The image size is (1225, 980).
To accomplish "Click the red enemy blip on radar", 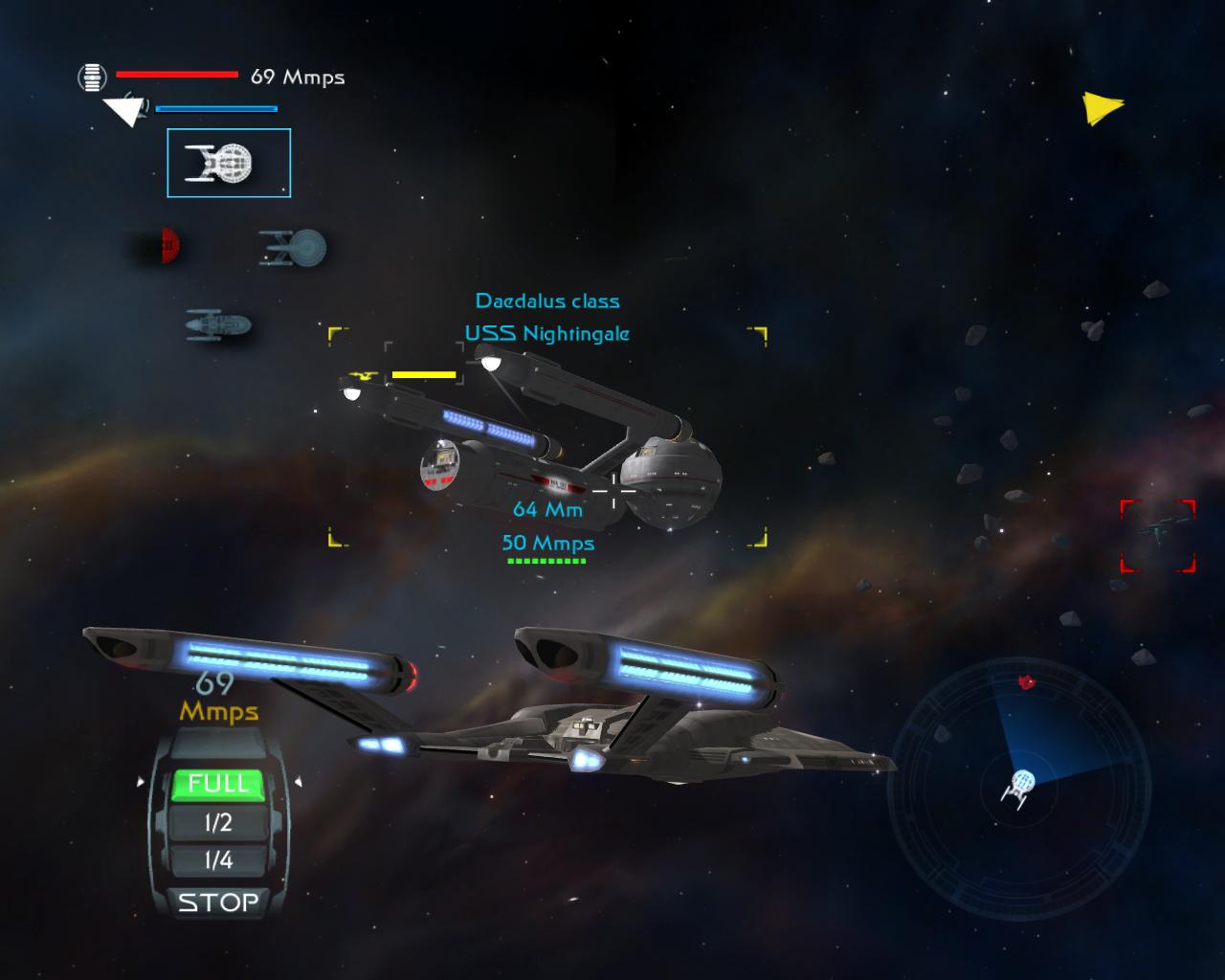I will pyautogui.click(x=1027, y=682).
